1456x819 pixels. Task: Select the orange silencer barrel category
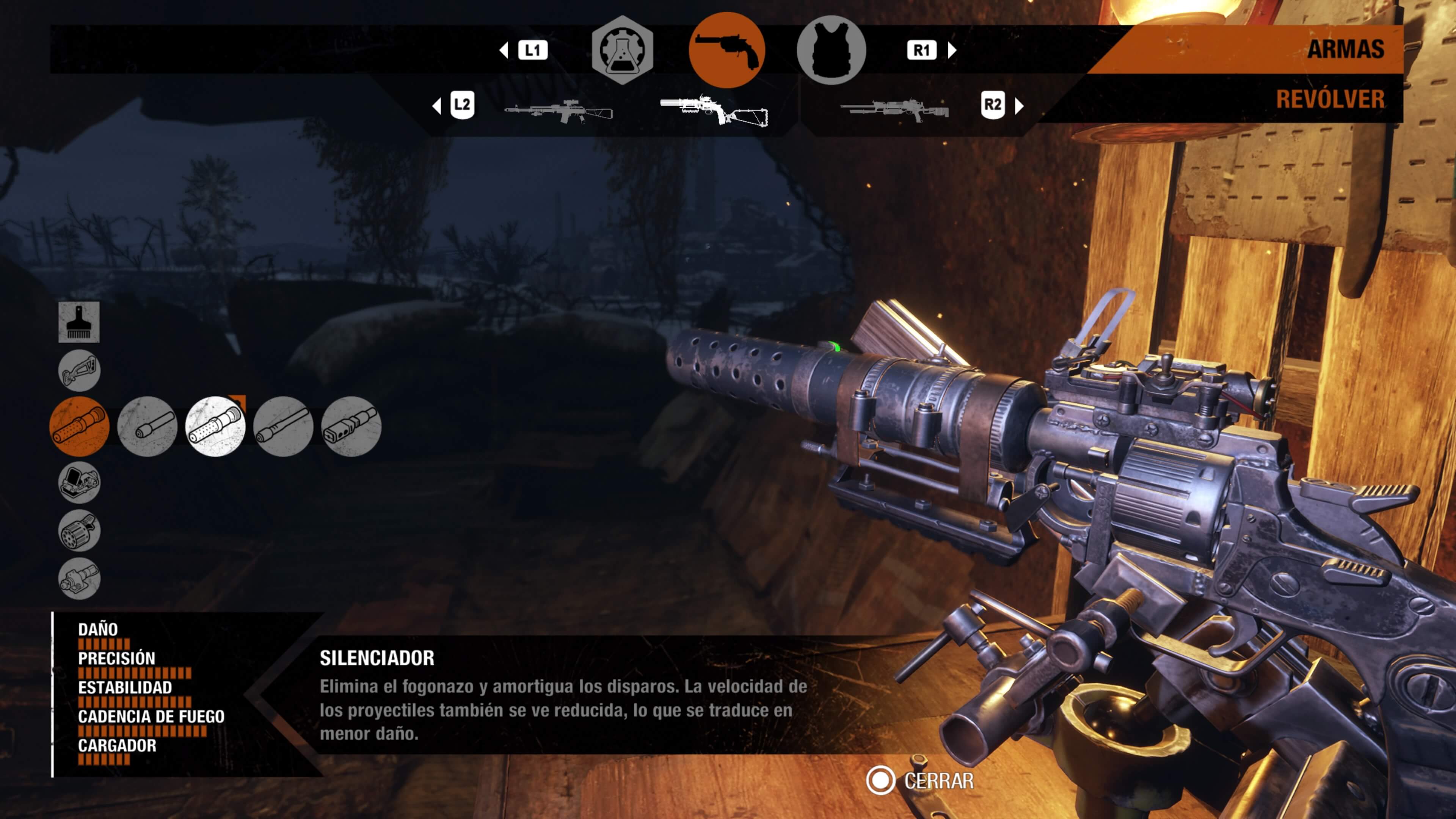[x=80, y=426]
